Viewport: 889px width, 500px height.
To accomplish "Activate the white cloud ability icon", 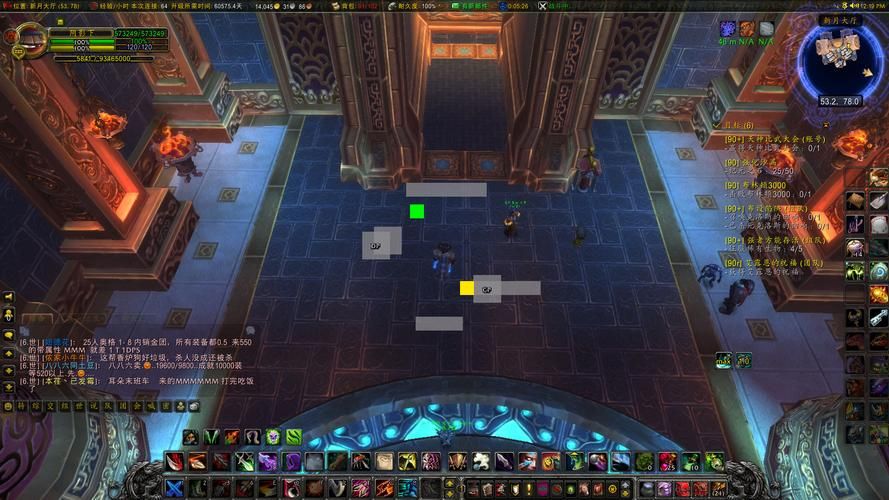I will coord(481,461).
